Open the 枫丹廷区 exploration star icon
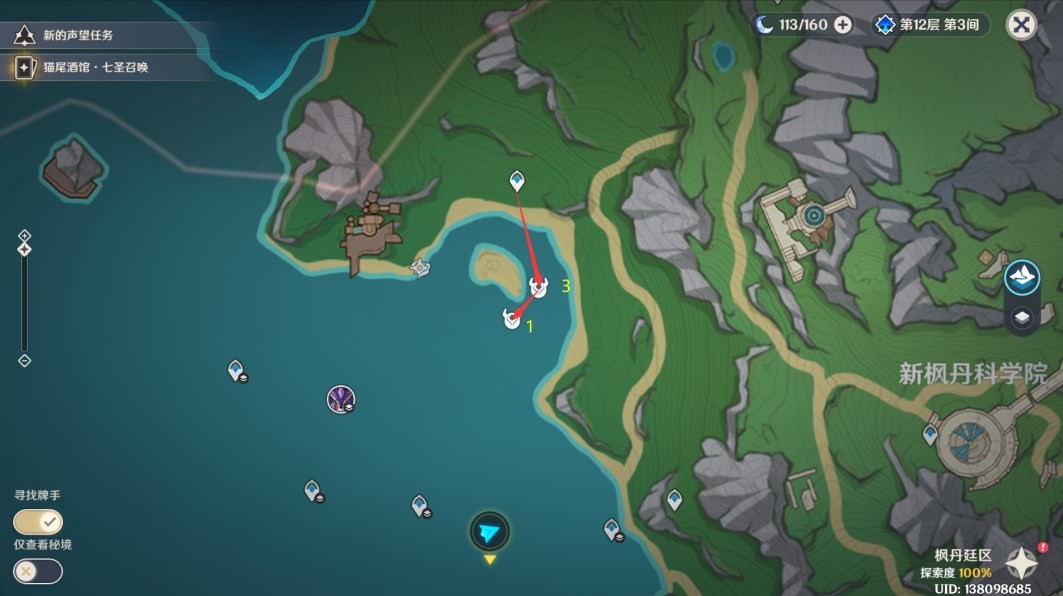Viewport: 1063px width, 596px height. coord(1021,563)
